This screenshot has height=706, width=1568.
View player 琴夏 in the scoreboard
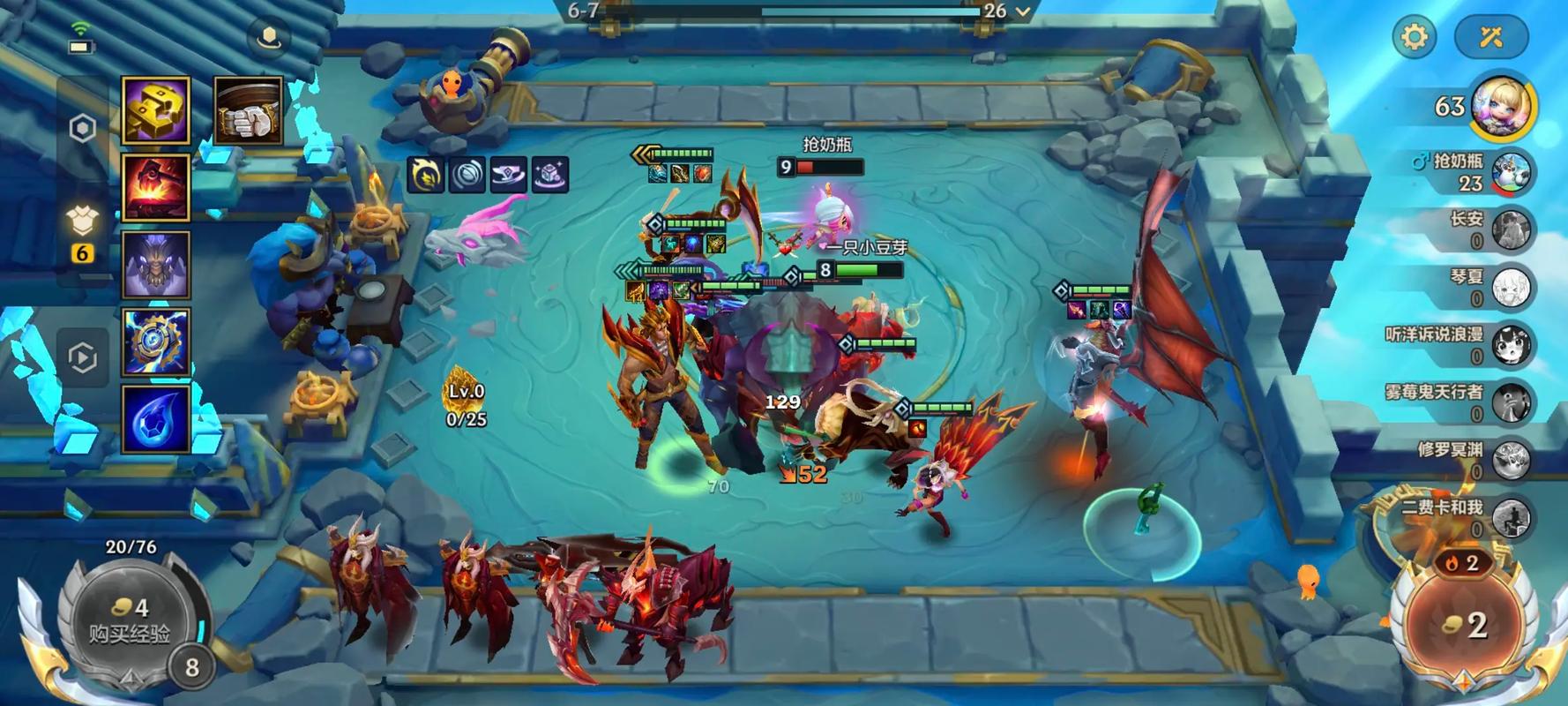(1512, 288)
